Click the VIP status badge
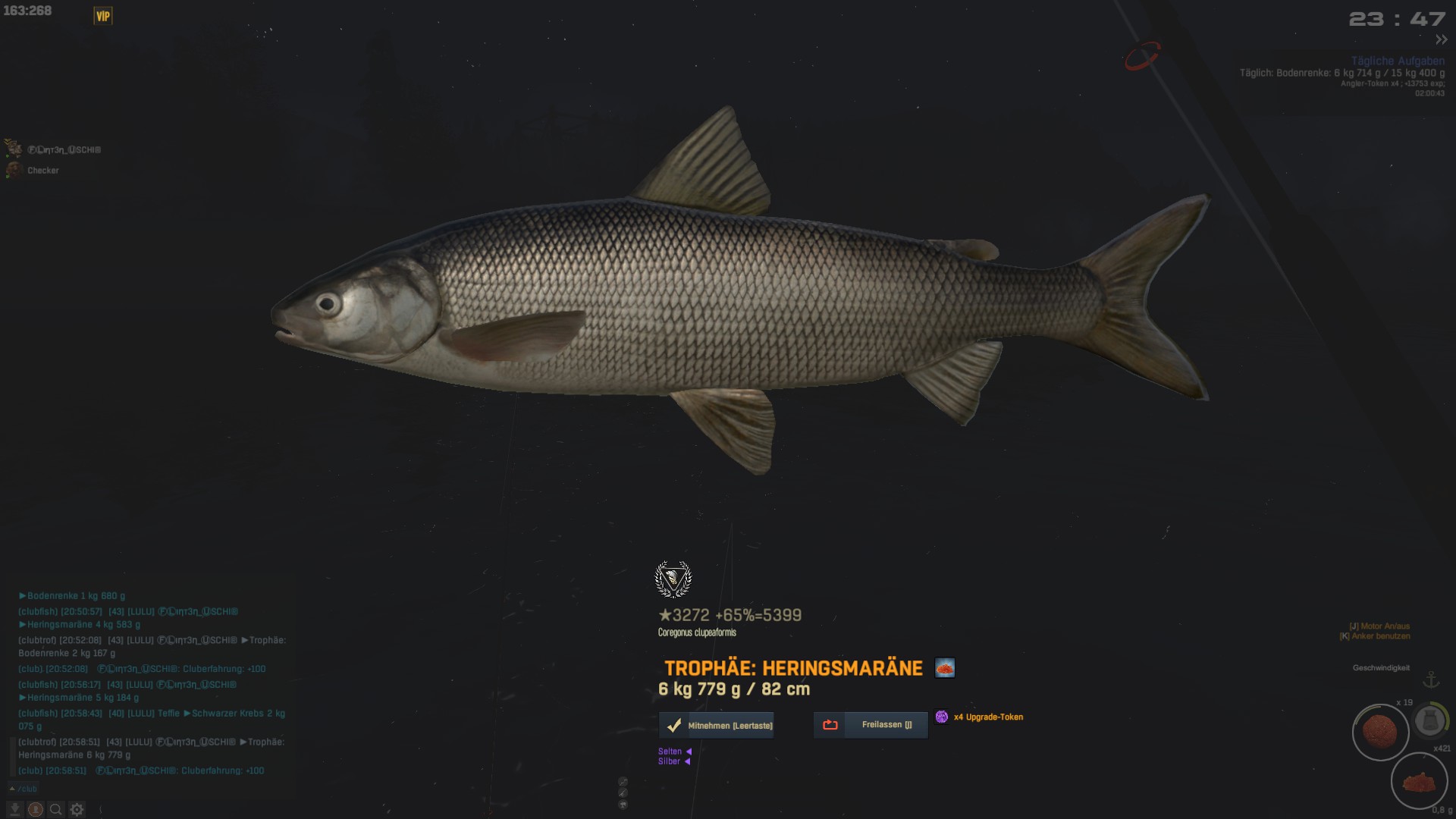 click(103, 16)
